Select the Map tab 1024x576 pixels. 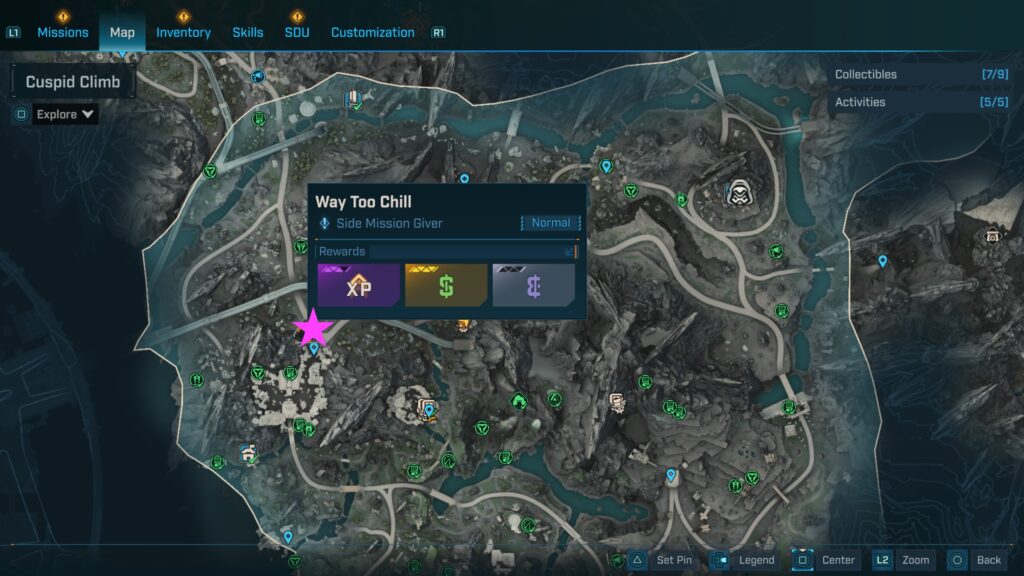click(122, 32)
